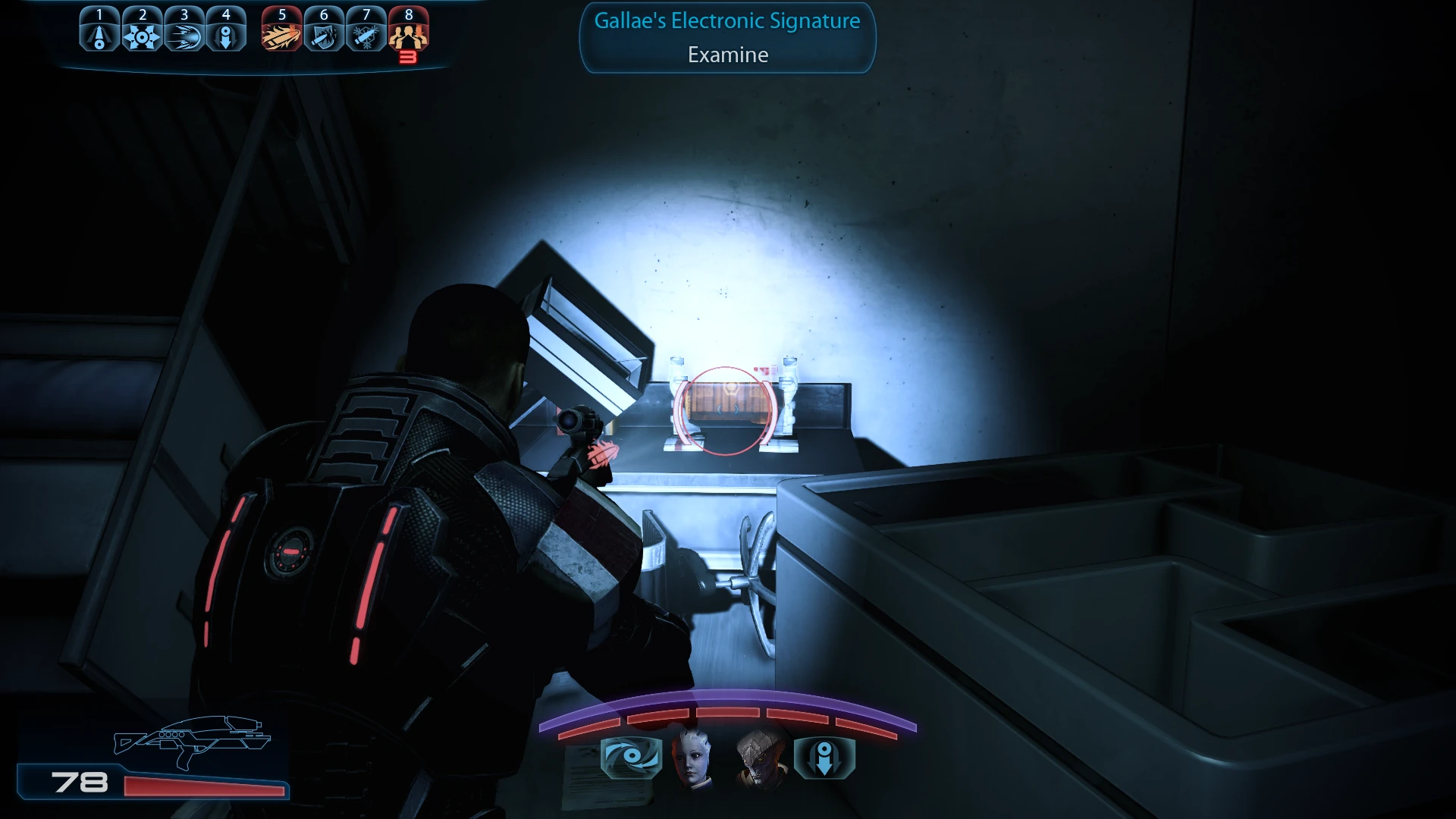Click the equipped assault rifle weapon icon

[x=192, y=741]
